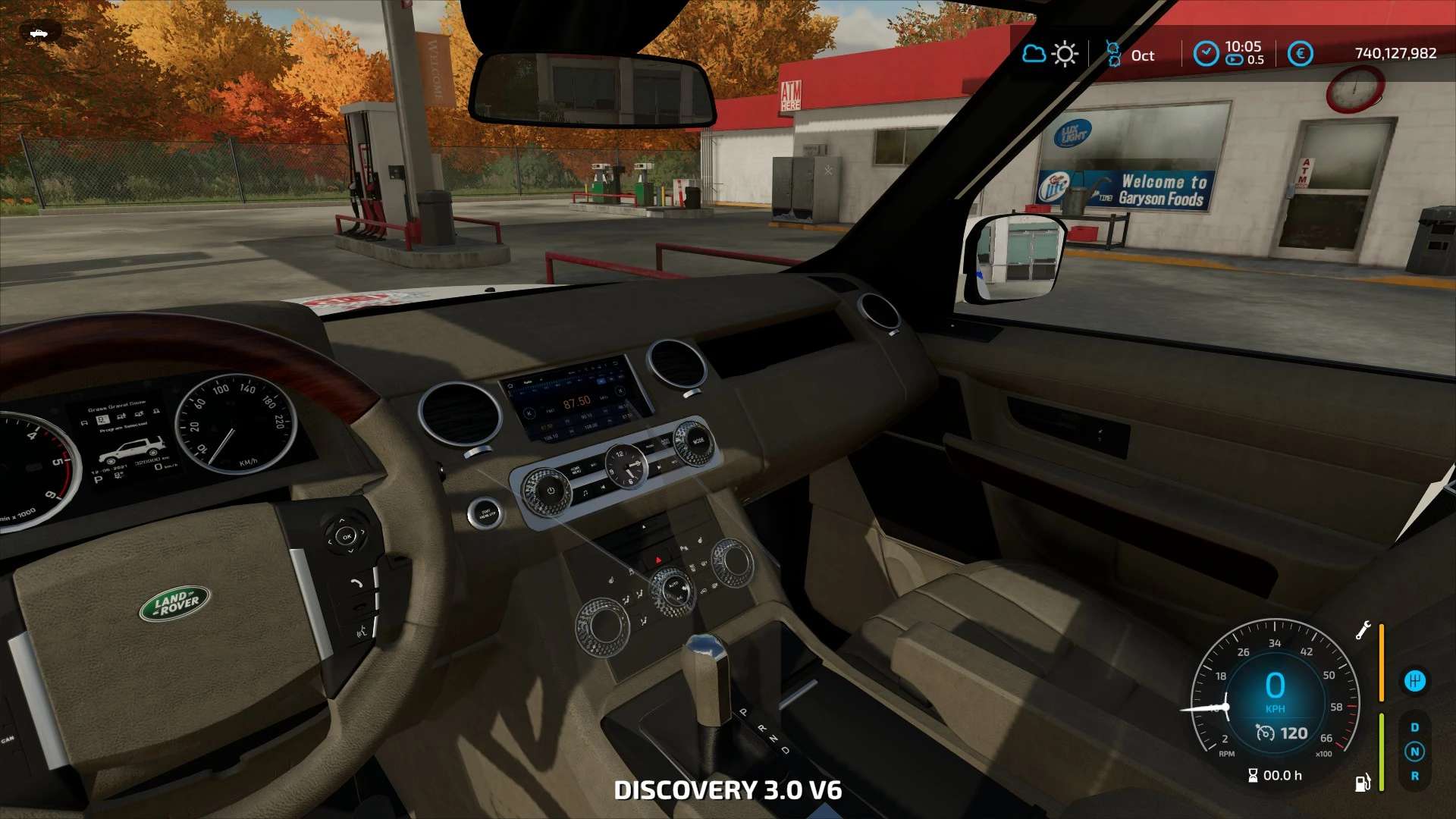Image resolution: width=1456 pixels, height=819 pixels.
Task: Select the D drive gear indicator
Action: tap(1414, 728)
